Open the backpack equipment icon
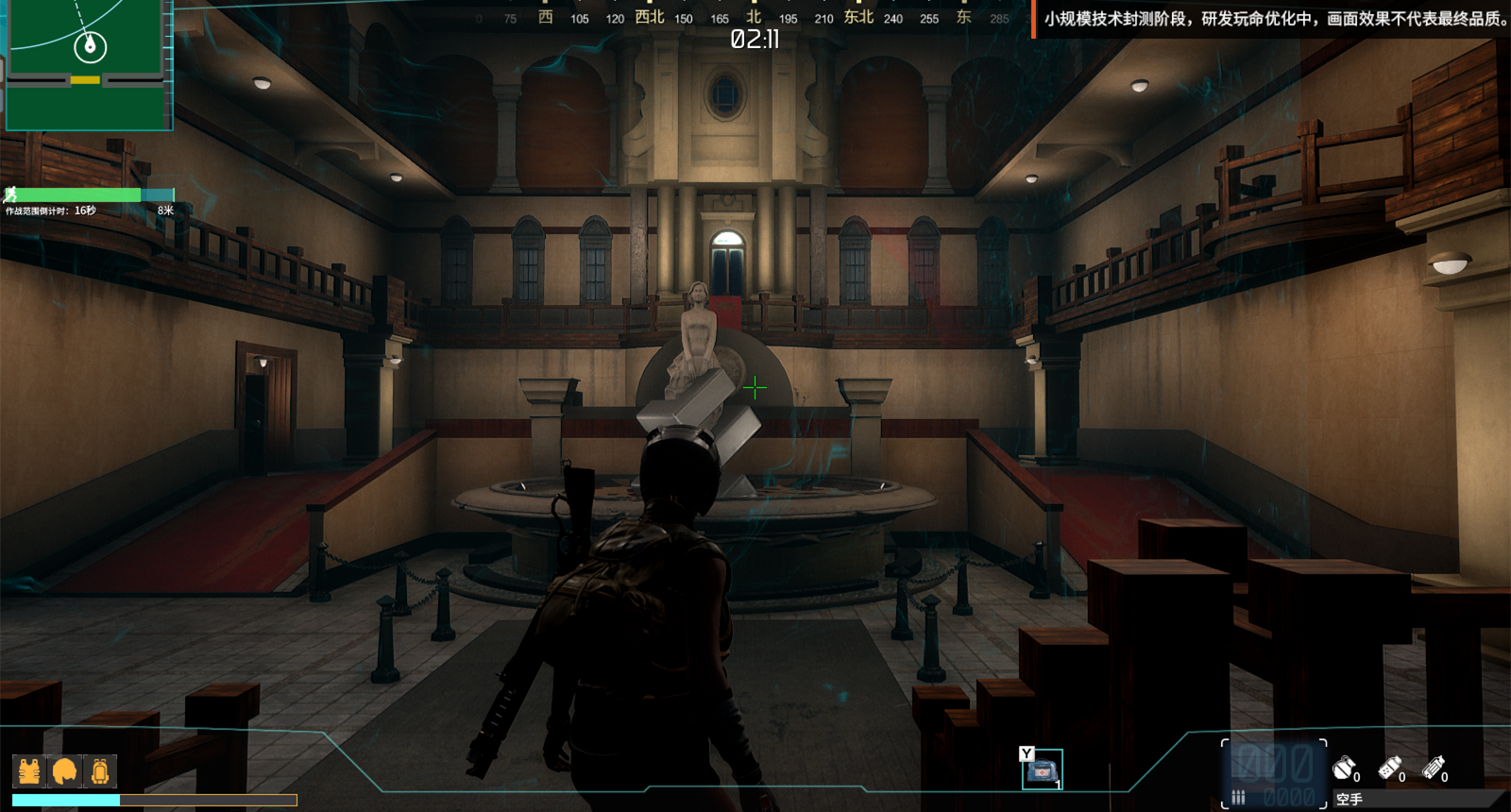Image resolution: width=1511 pixels, height=812 pixels. (x=100, y=771)
